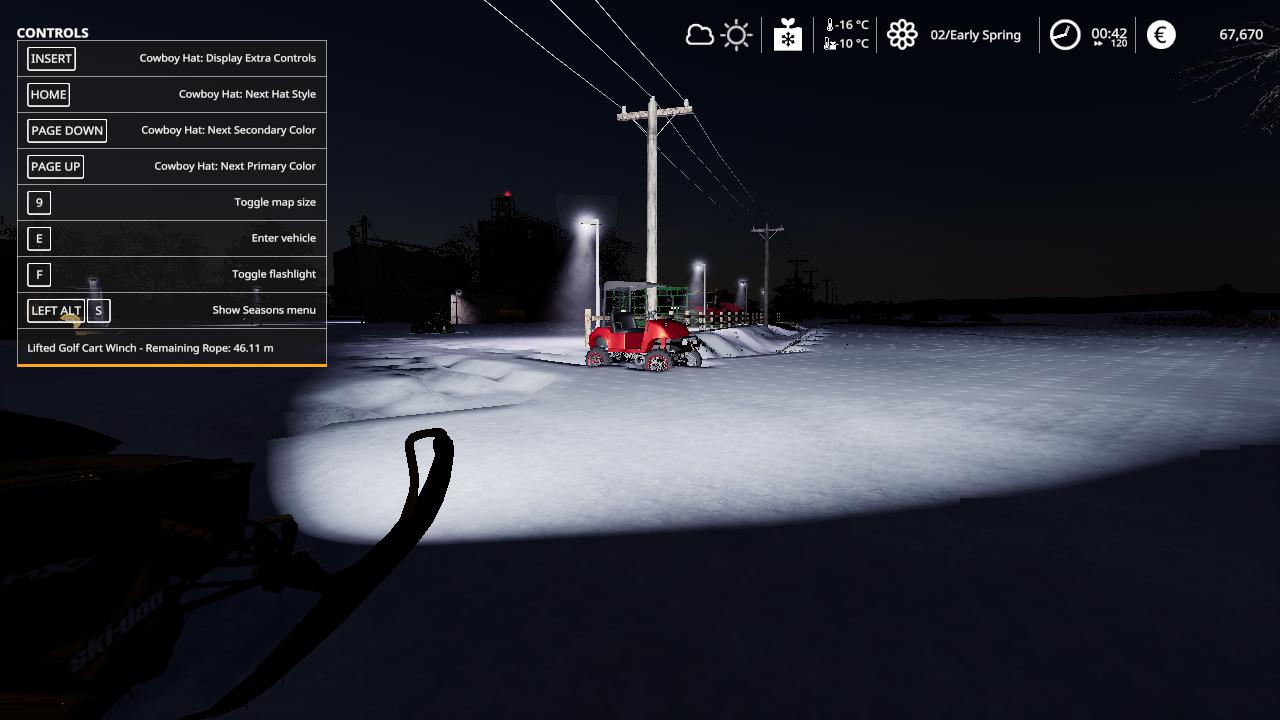This screenshot has width=1280, height=720.
Task: Select the frozen crop growth icon
Action: click(x=788, y=35)
